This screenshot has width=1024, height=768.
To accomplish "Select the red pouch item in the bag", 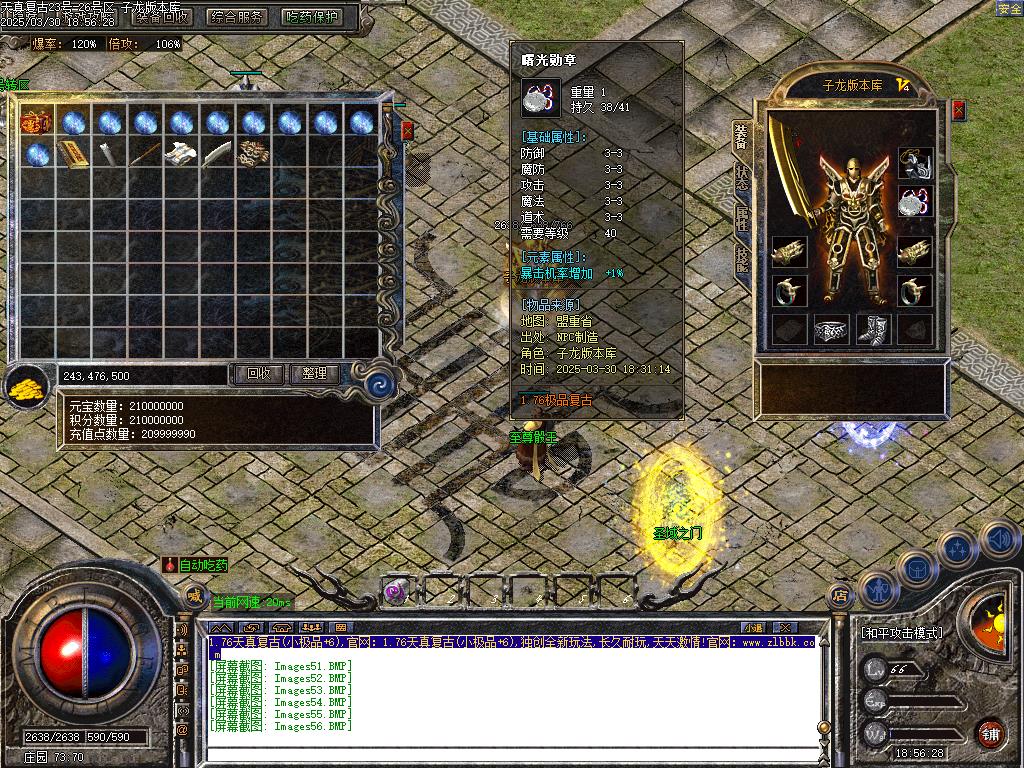I will pos(36,122).
